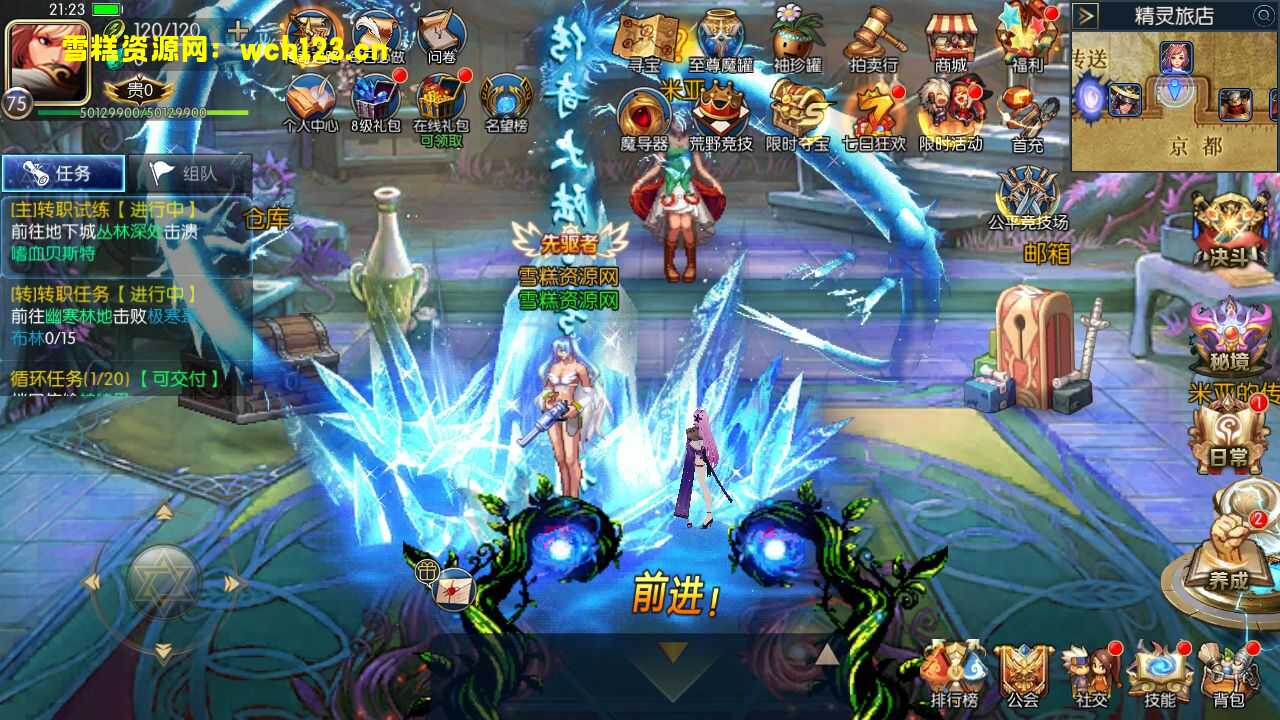Expand the chat panel with the white up arrow
The height and width of the screenshot is (720, 1280).
pos(828,655)
